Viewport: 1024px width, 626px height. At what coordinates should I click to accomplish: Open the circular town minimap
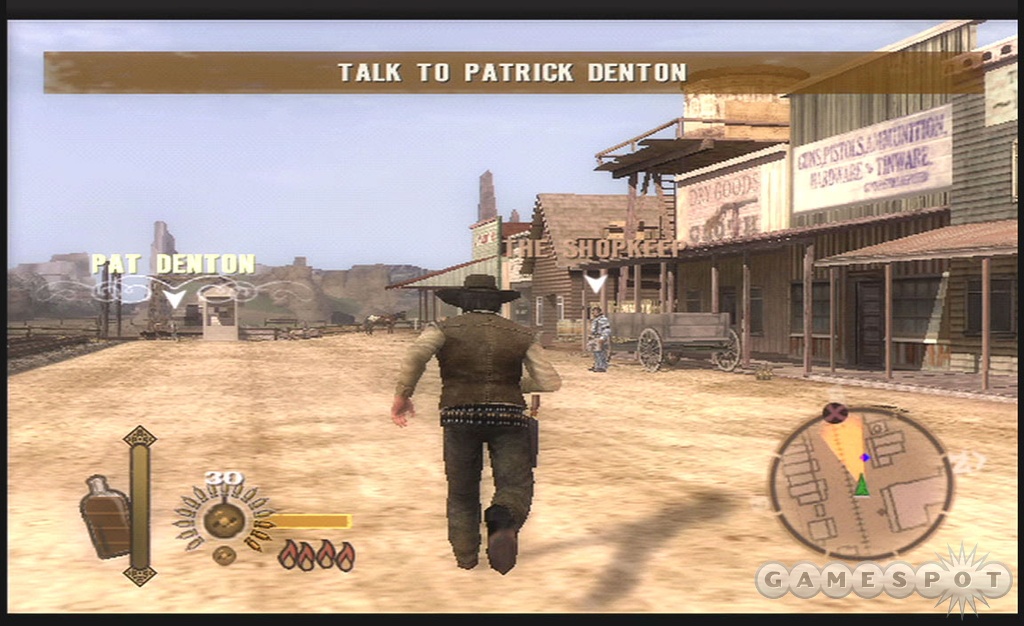click(861, 483)
